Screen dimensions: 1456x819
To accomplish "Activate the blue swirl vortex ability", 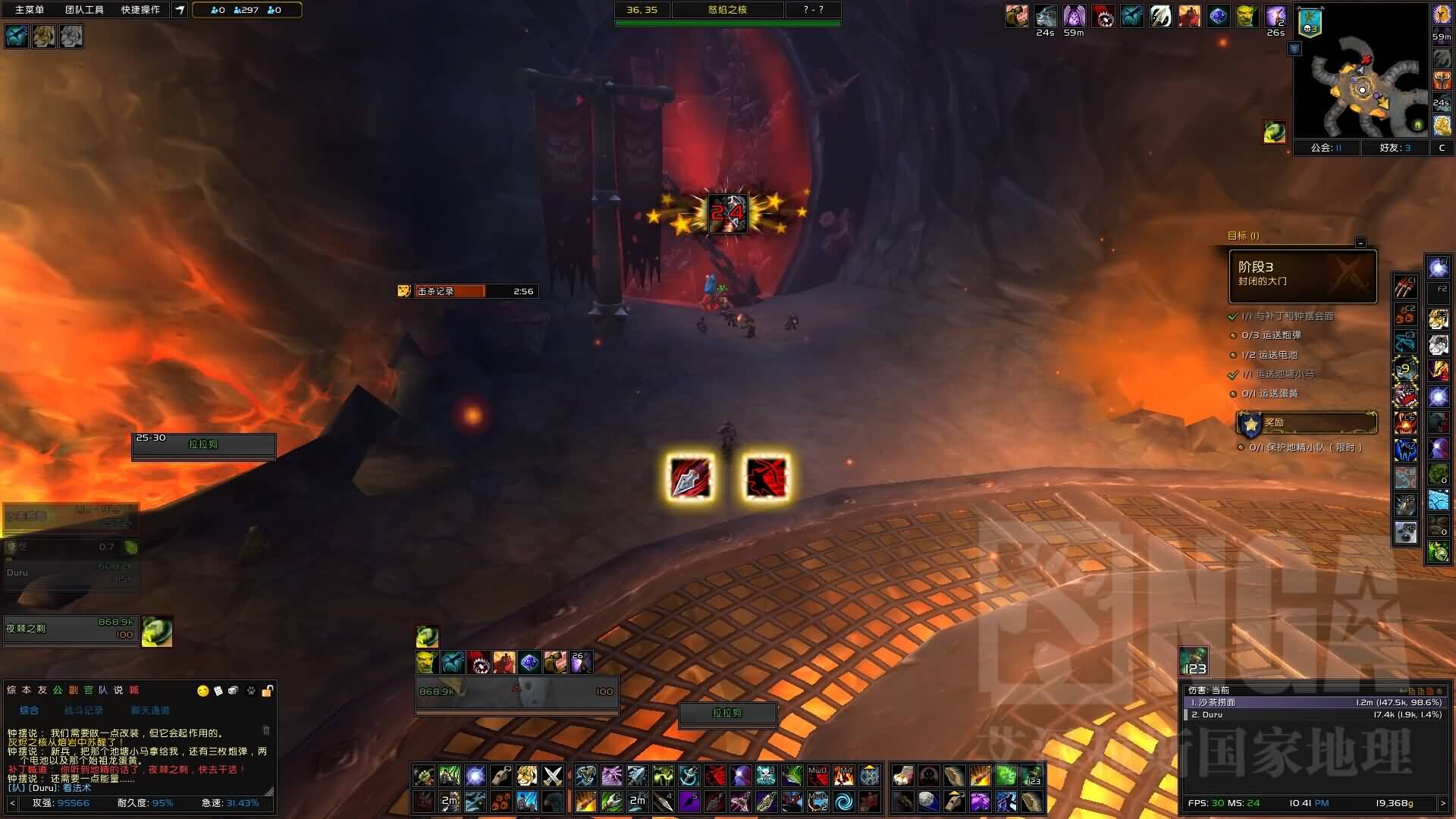I will [843, 801].
